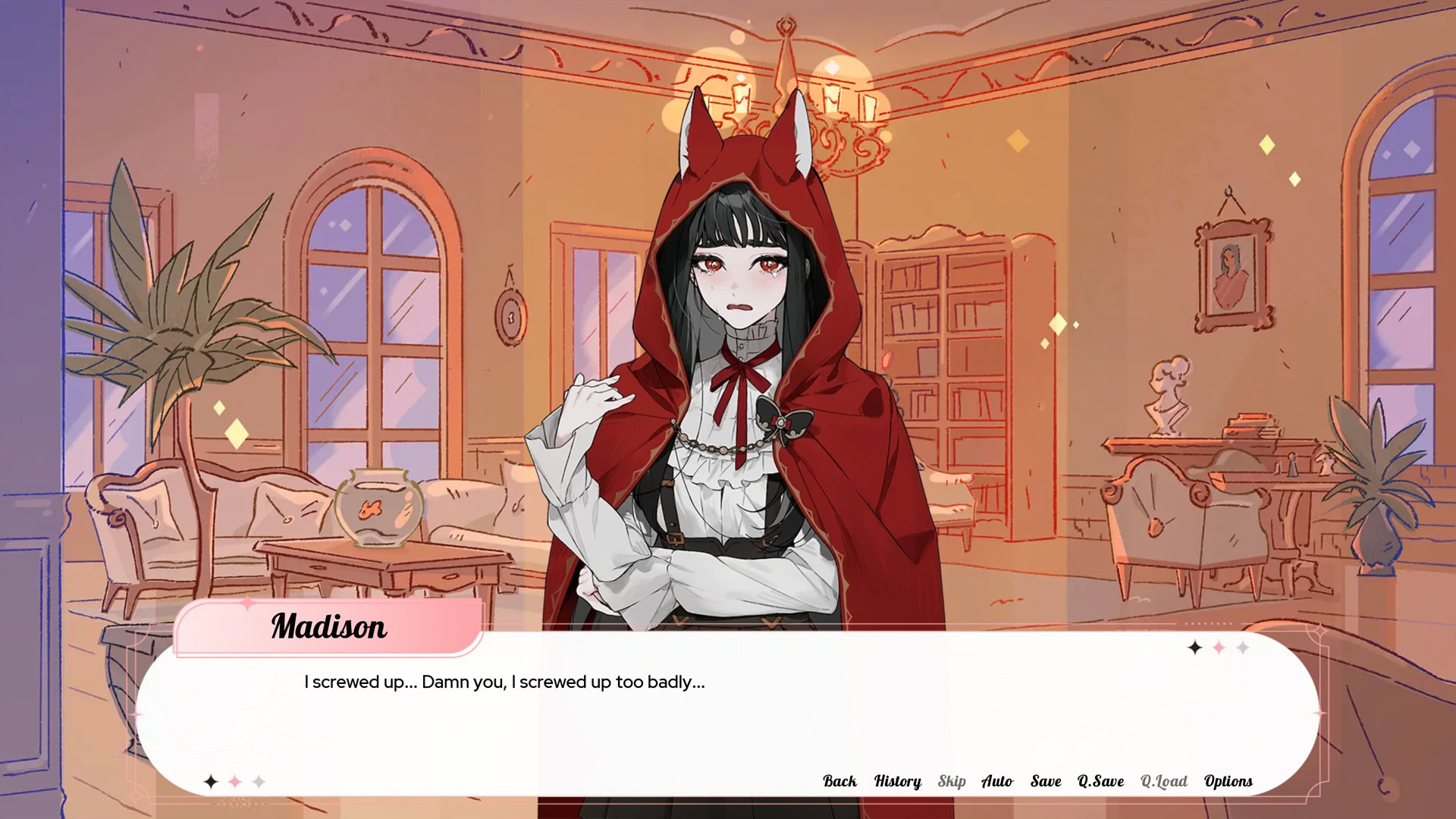1456x819 pixels.
Task: Open the Options menu
Action: click(x=1228, y=781)
